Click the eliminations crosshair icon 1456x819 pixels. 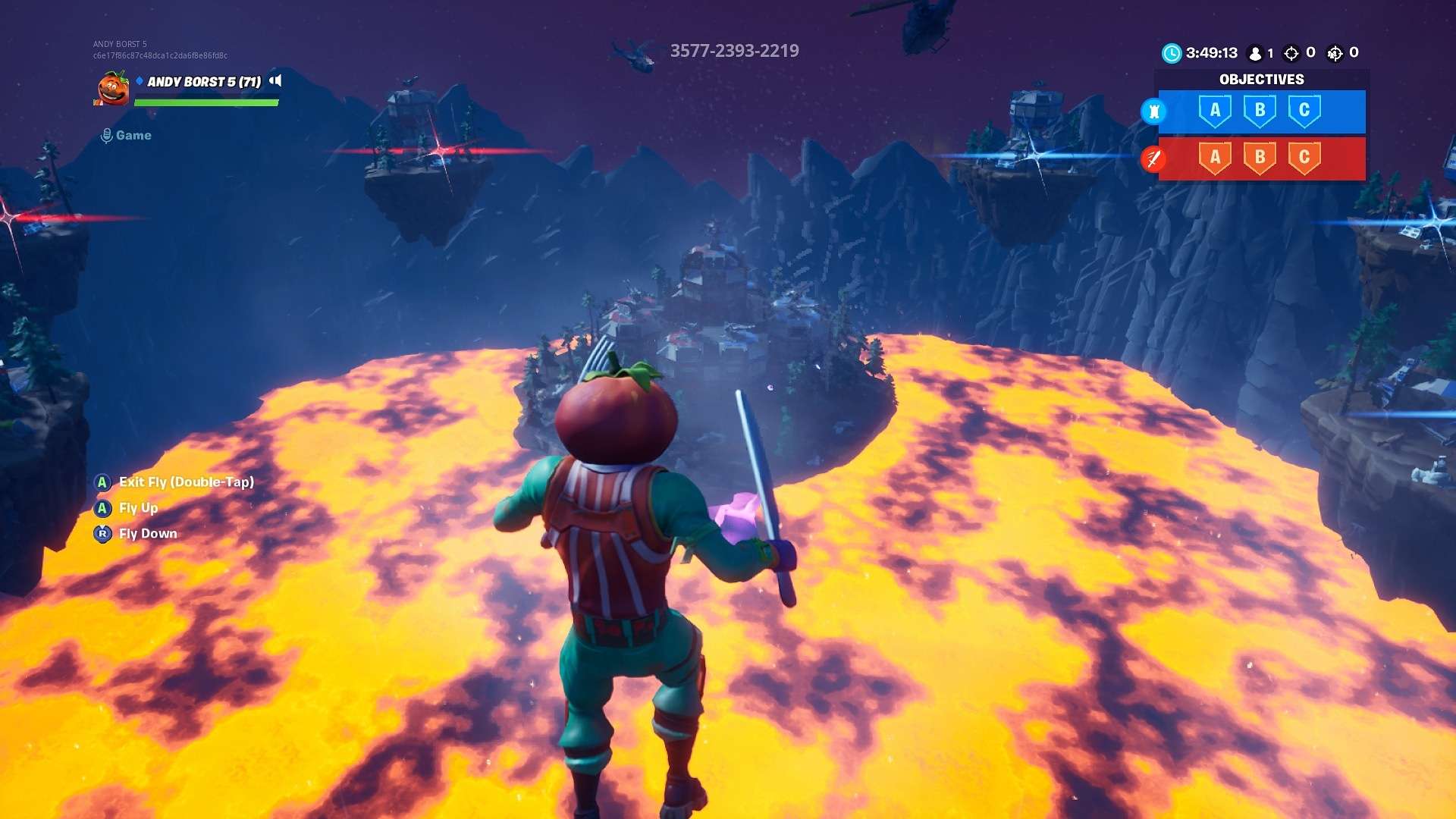point(1291,53)
